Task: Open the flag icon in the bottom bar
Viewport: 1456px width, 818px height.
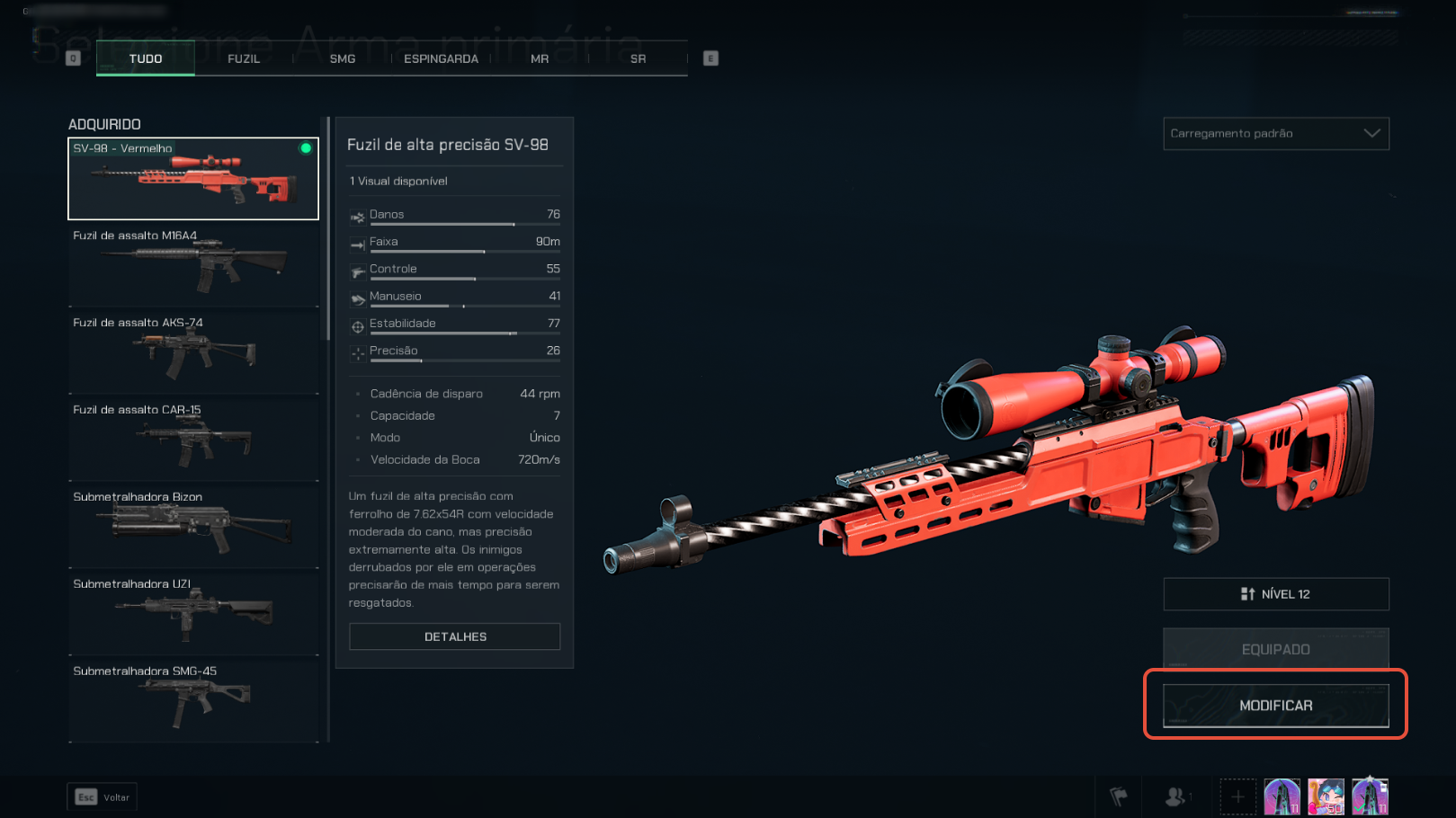Action: click(x=1118, y=797)
